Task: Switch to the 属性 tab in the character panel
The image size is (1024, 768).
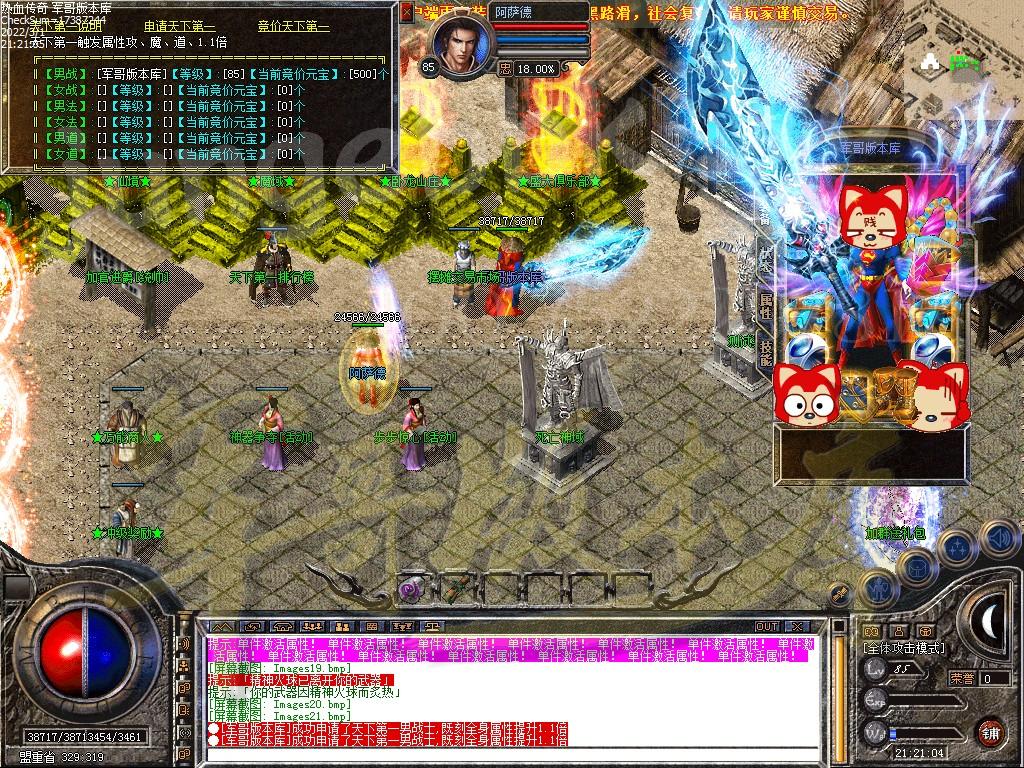Action: click(x=766, y=305)
